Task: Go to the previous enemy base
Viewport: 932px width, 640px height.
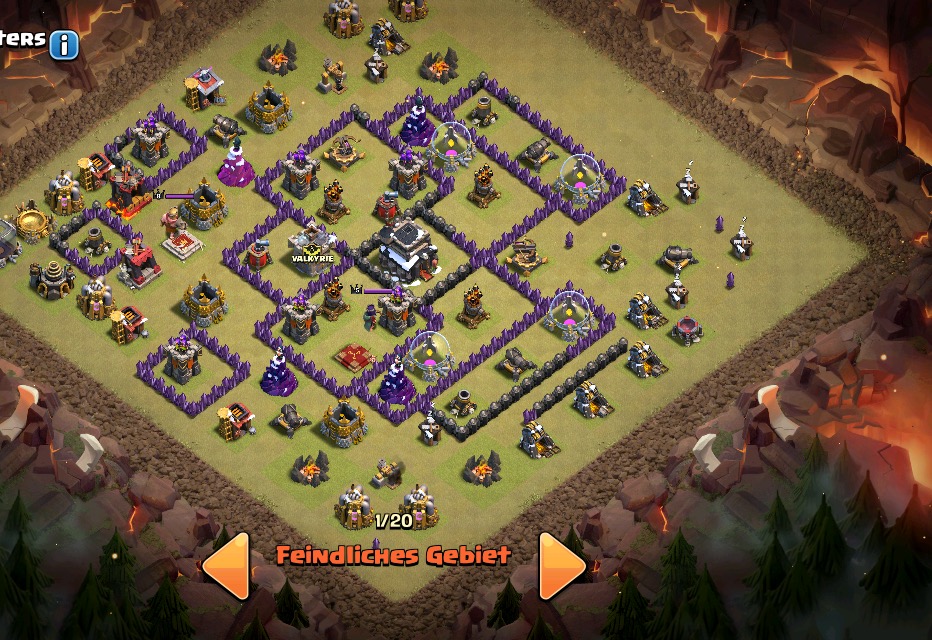Action: 227,566
